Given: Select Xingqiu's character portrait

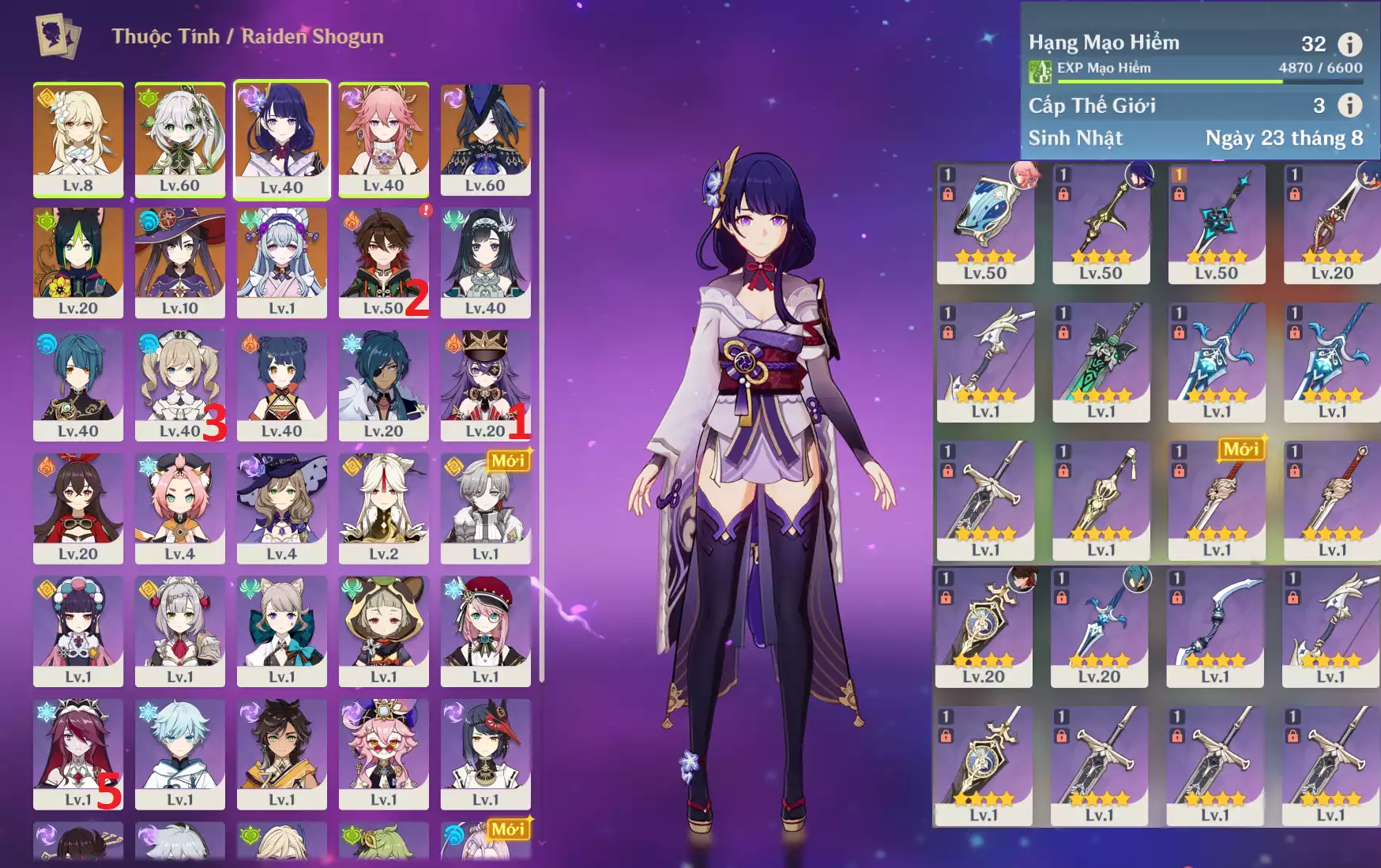Looking at the screenshot, I should click(x=78, y=385).
